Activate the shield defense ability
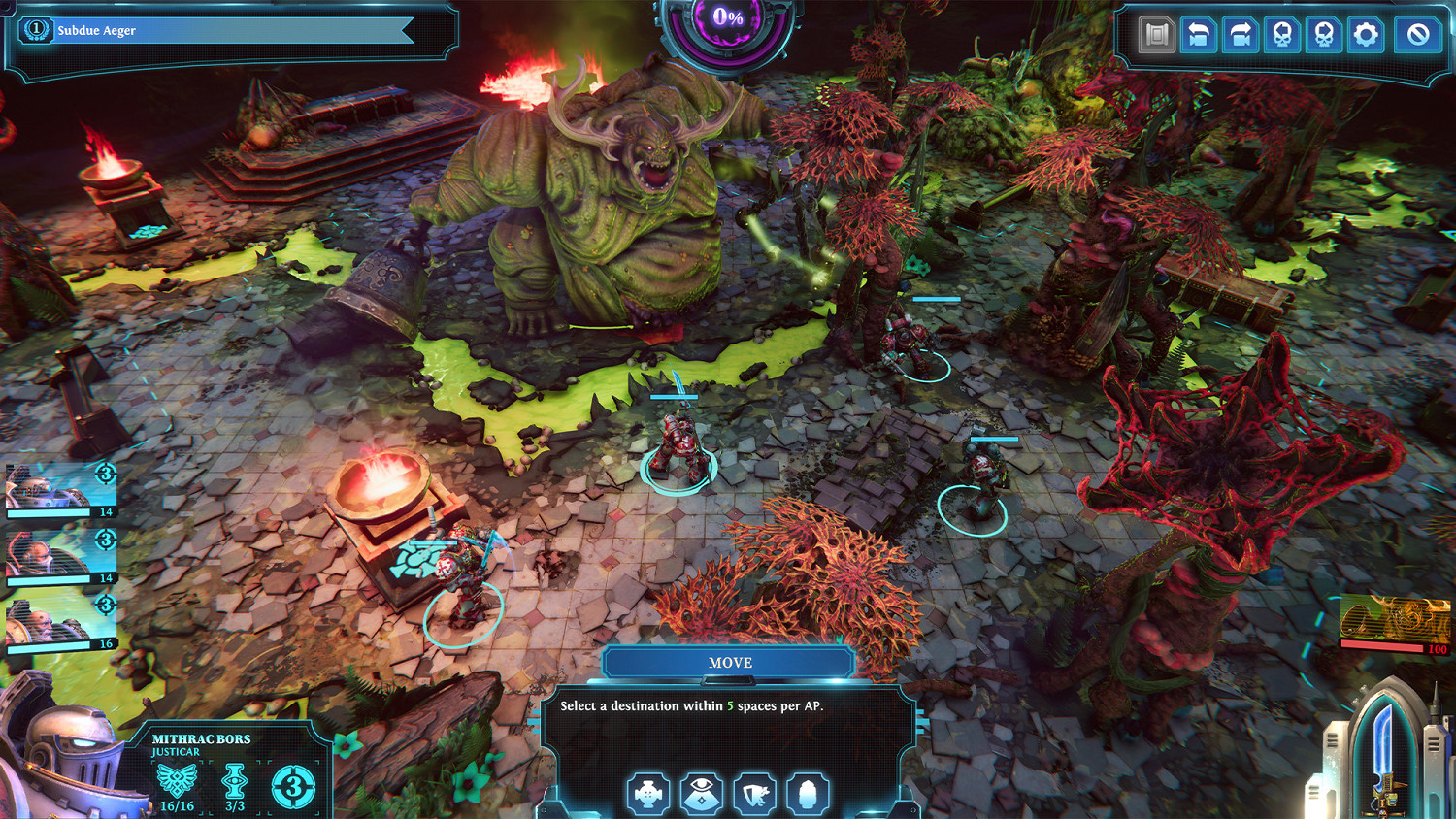This screenshot has height=819, width=1456. point(754,793)
